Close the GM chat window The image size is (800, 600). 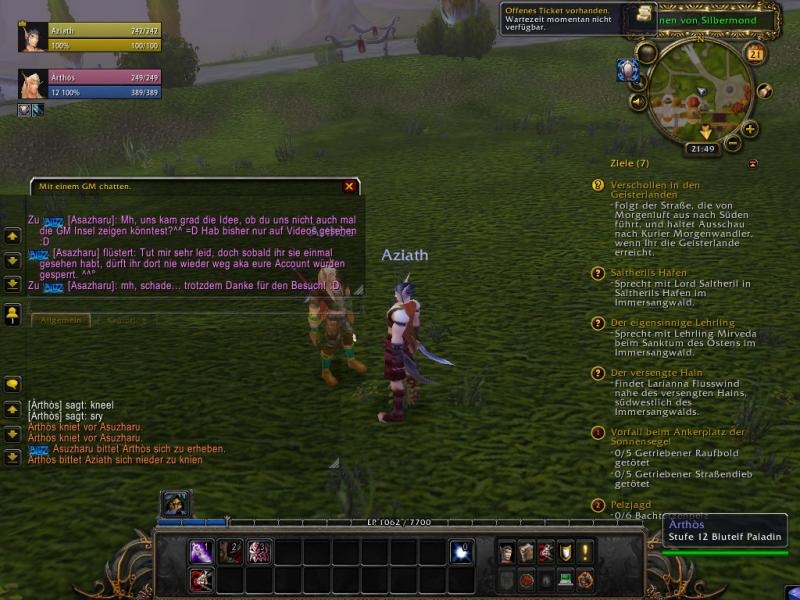[349, 186]
